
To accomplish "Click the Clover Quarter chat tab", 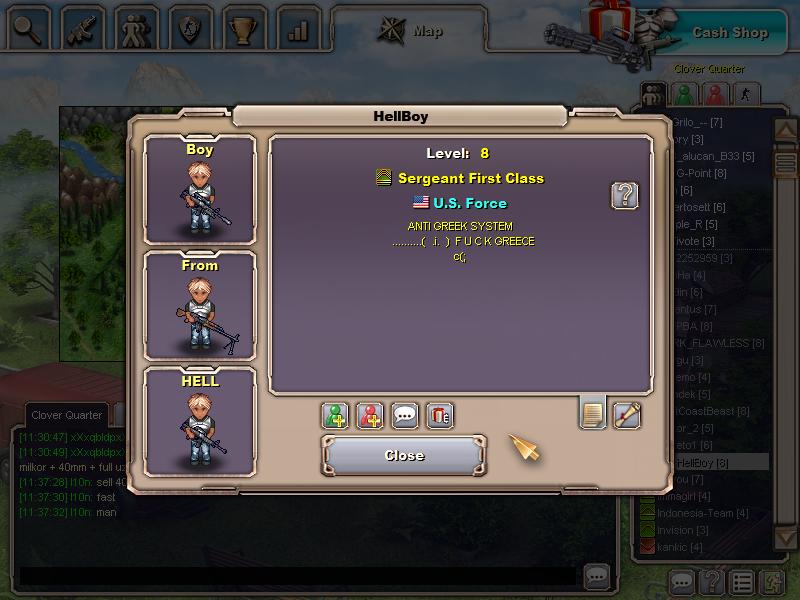I will (67, 415).
